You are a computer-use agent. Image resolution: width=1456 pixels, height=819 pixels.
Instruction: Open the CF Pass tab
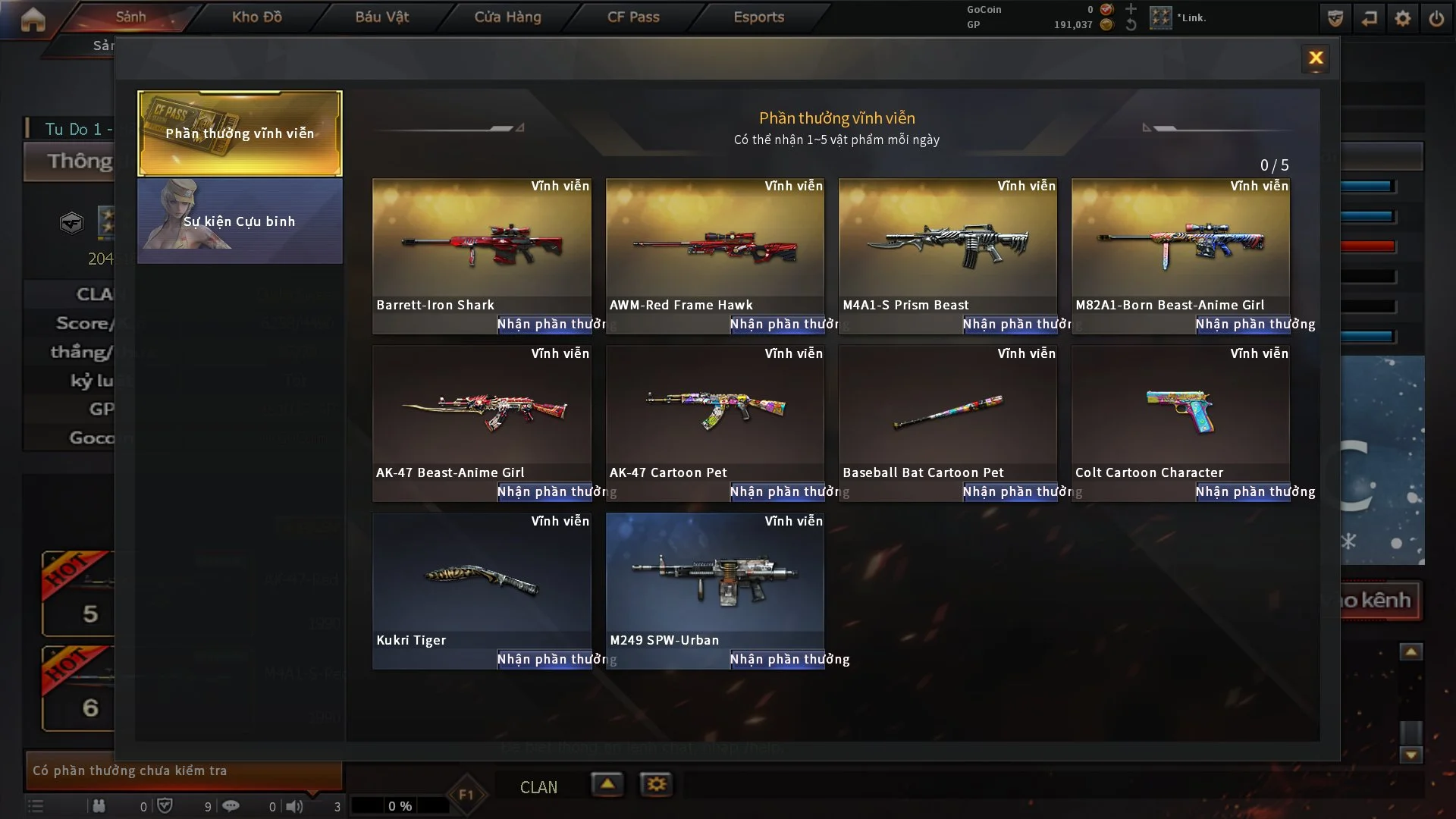[633, 17]
